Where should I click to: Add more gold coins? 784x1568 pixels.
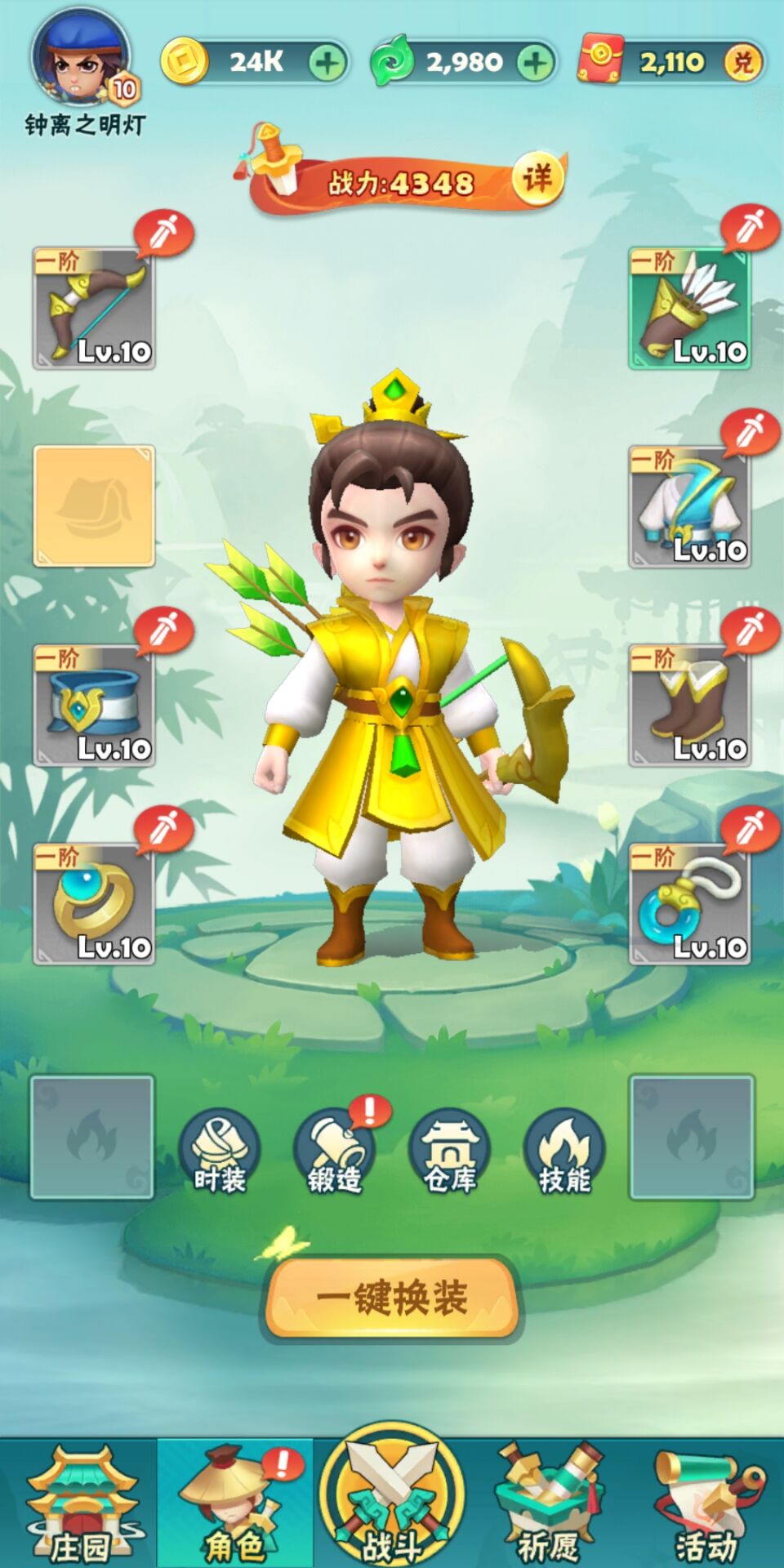[x=327, y=62]
